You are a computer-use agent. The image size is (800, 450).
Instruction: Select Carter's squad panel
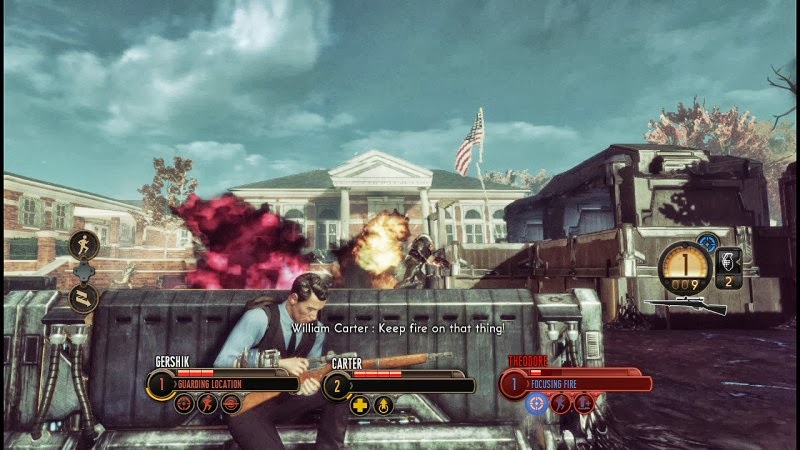400,384
